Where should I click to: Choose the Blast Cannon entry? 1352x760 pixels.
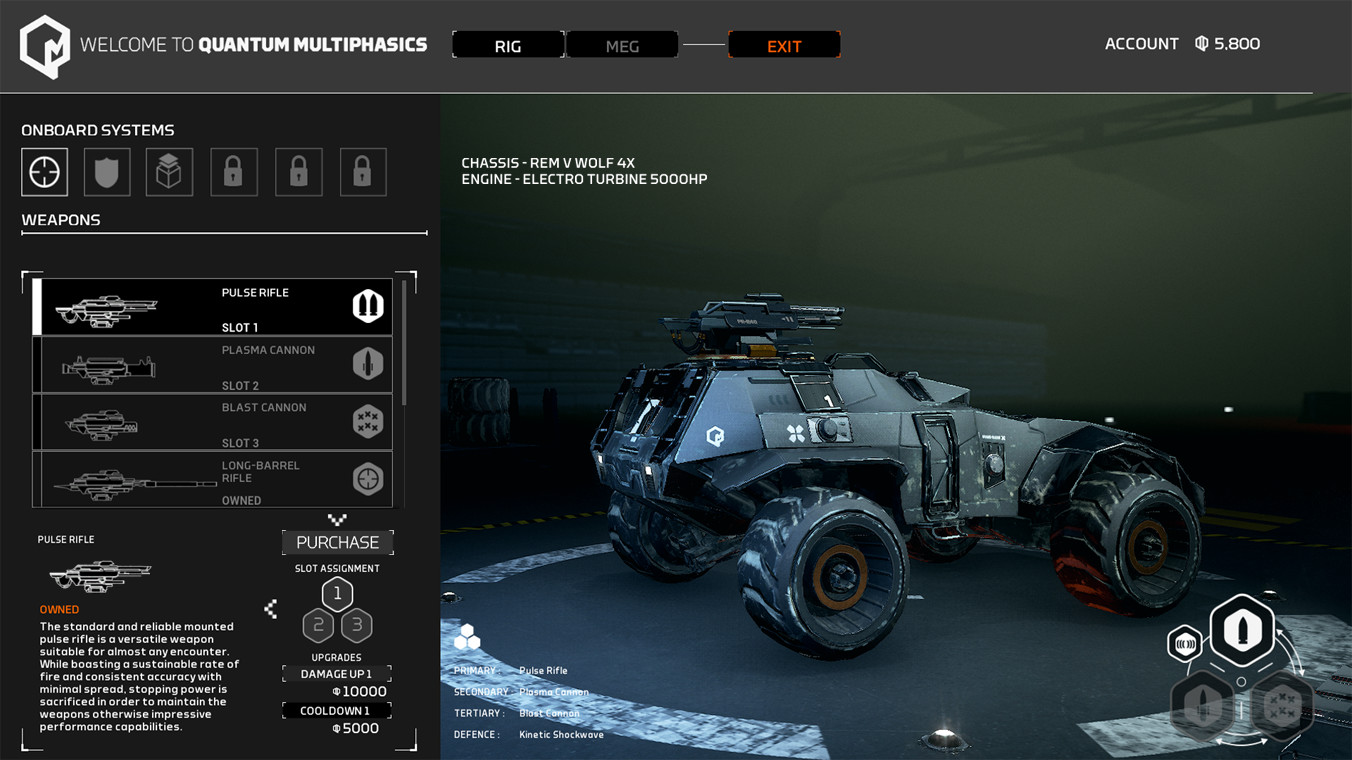click(214, 422)
